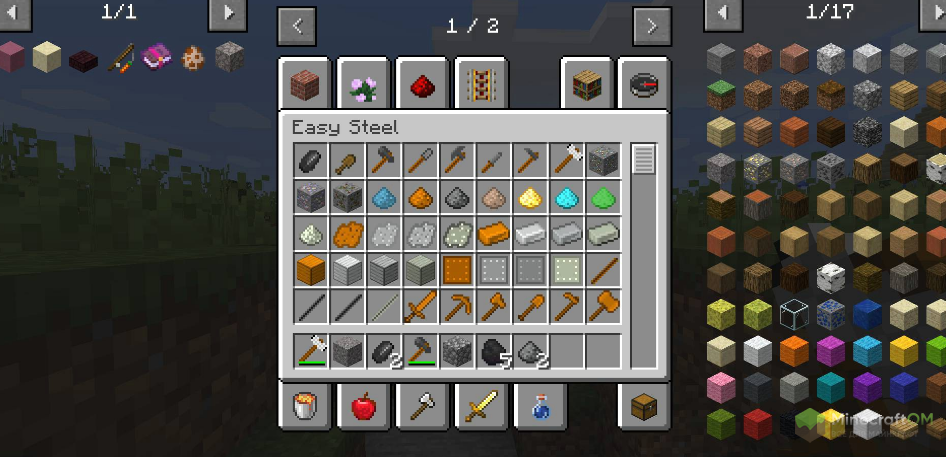The width and height of the screenshot is (946, 457).
Task: Open the golden sword Combat tab
Action: coord(480,407)
